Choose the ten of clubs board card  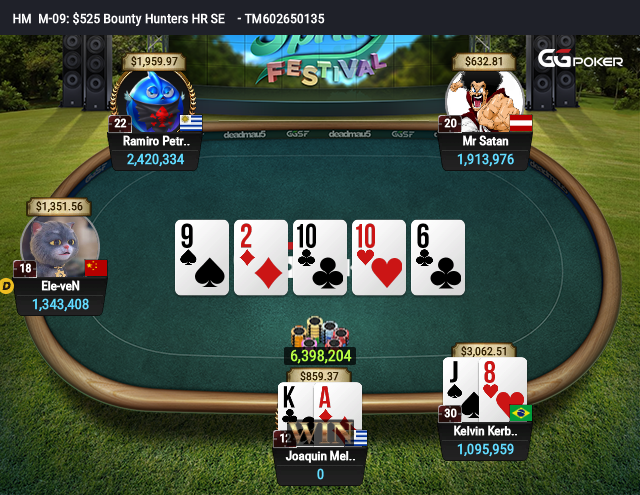click(x=320, y=257)
